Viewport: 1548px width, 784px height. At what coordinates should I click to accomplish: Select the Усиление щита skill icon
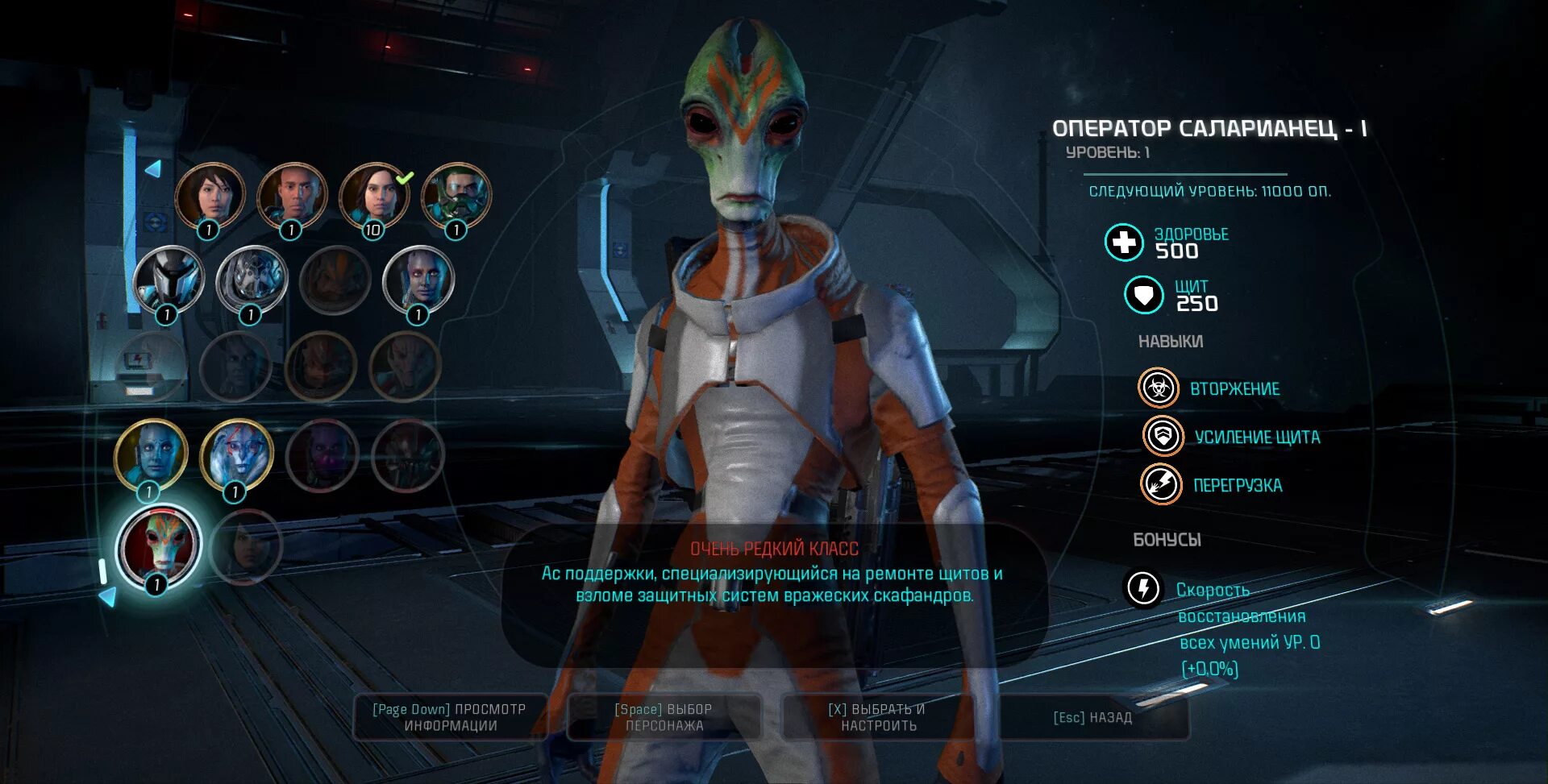[x=1163, y=437]
